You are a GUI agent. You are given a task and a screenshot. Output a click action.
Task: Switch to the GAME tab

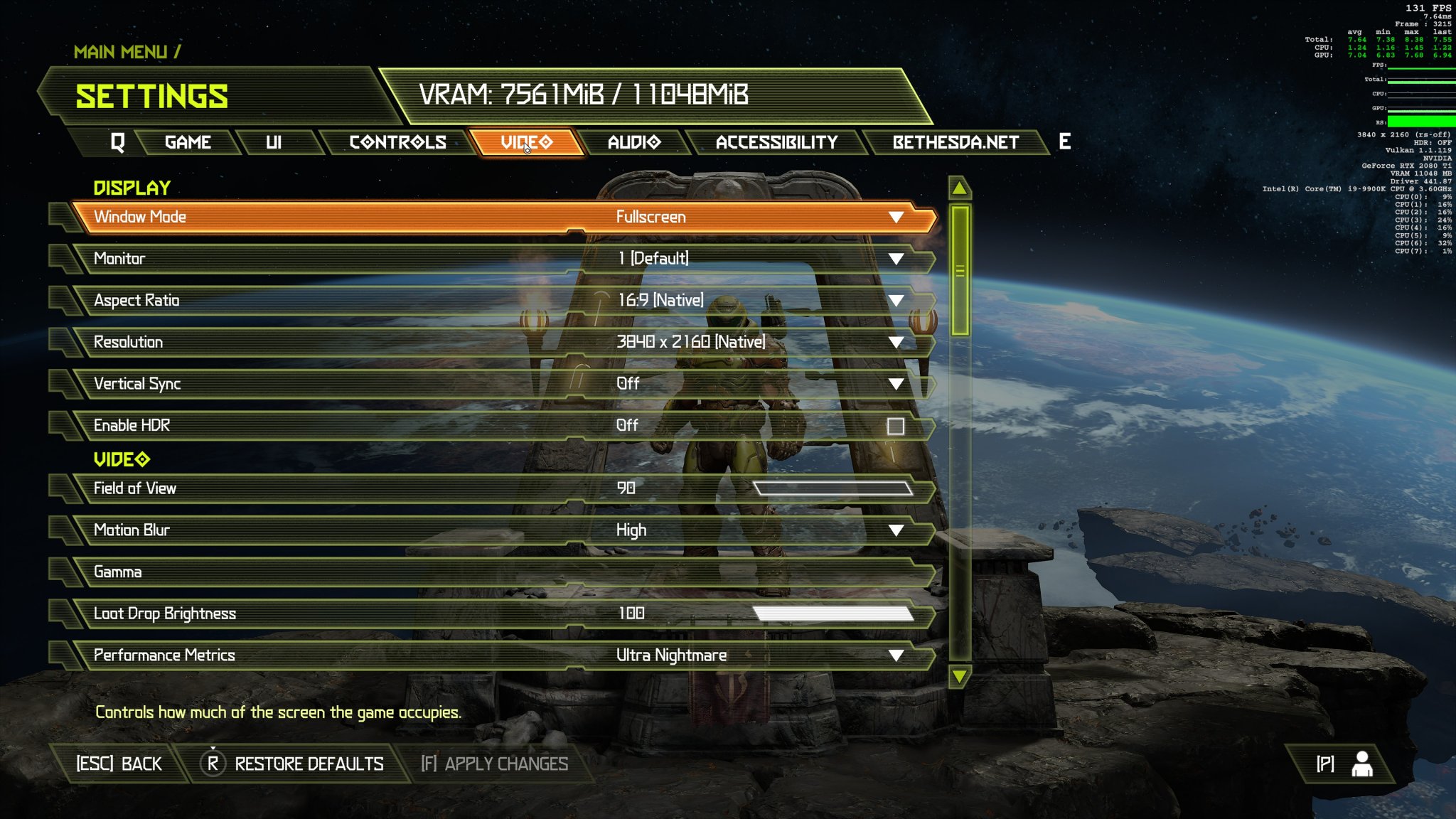point(188,141)
